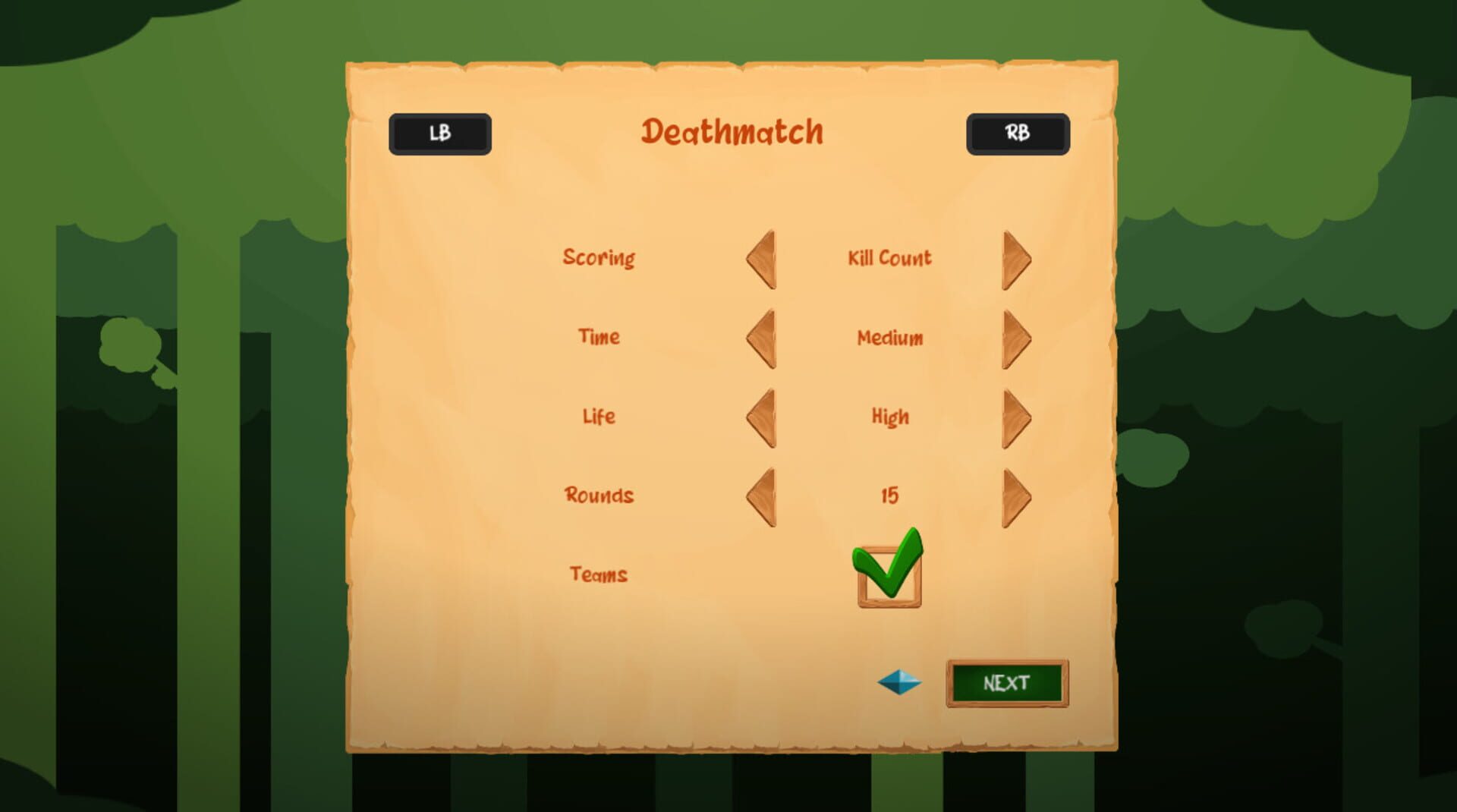Decrease Rounds using the left arrow
1457x812 pixels.
coord(761,496)
